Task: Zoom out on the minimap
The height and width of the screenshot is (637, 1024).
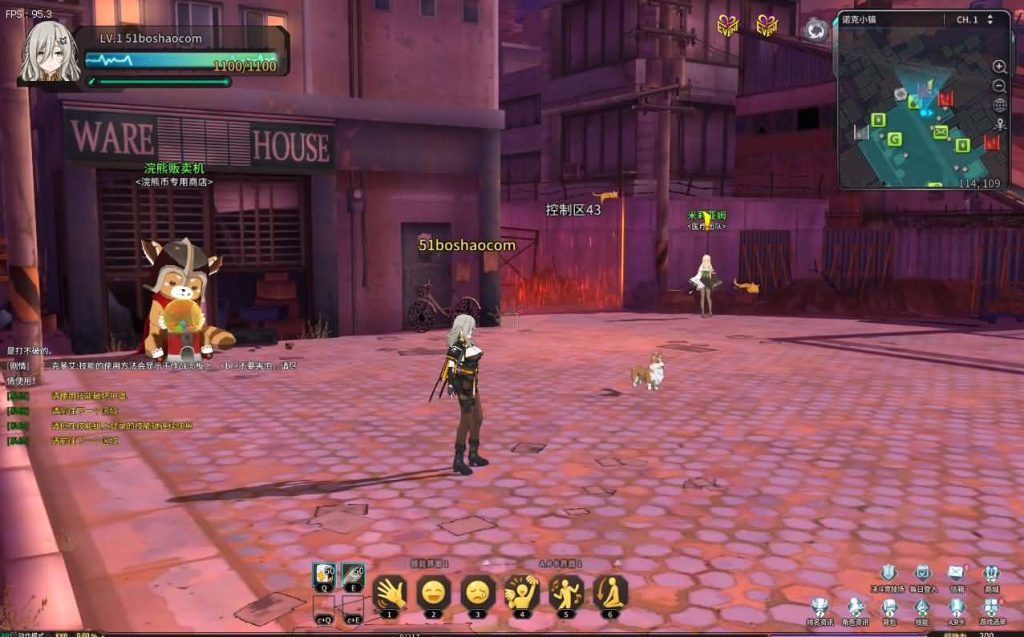Action: tap(999, 86)
